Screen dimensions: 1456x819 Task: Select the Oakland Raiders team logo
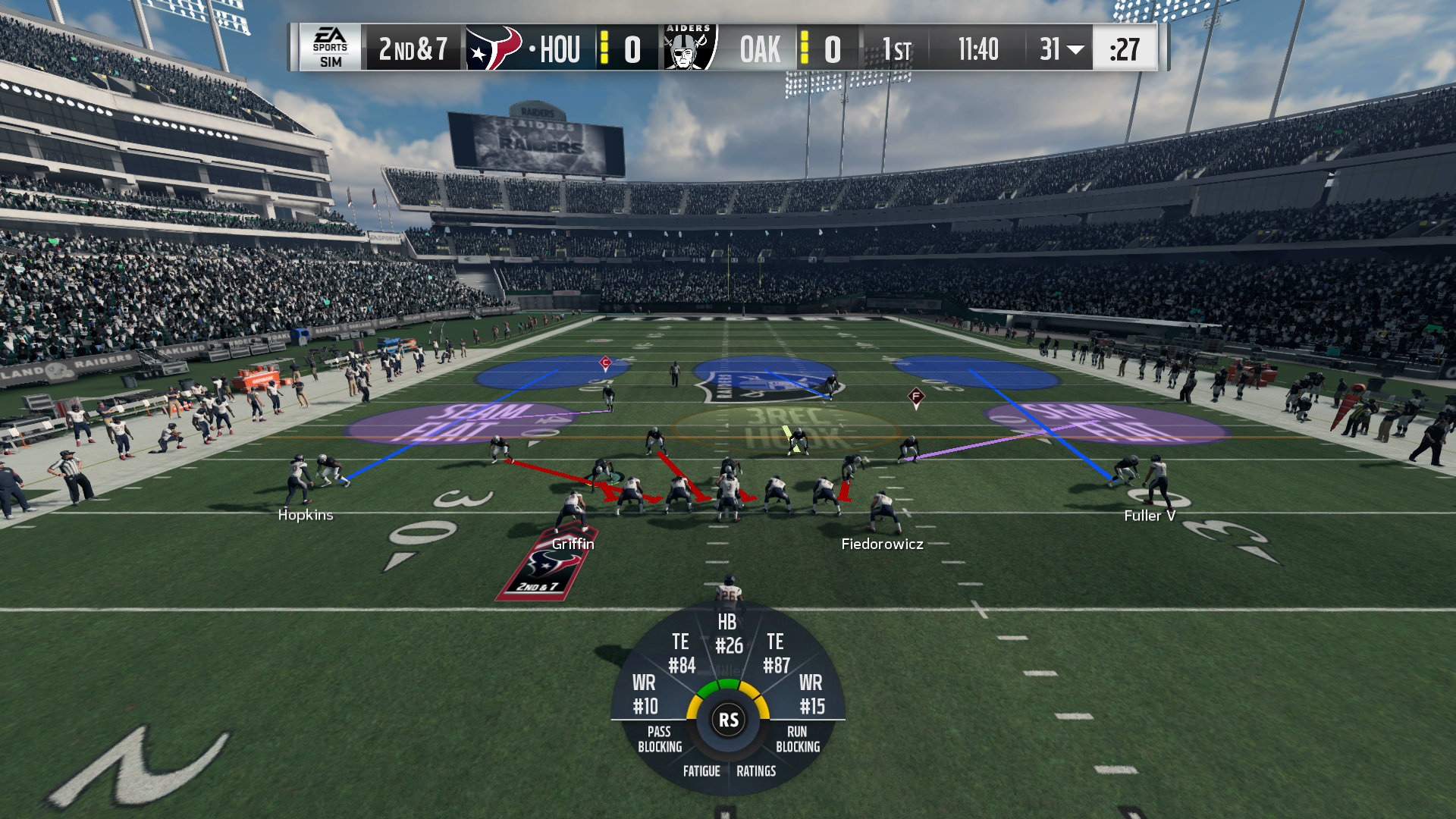pyautogui.click(x=687, y=48)
